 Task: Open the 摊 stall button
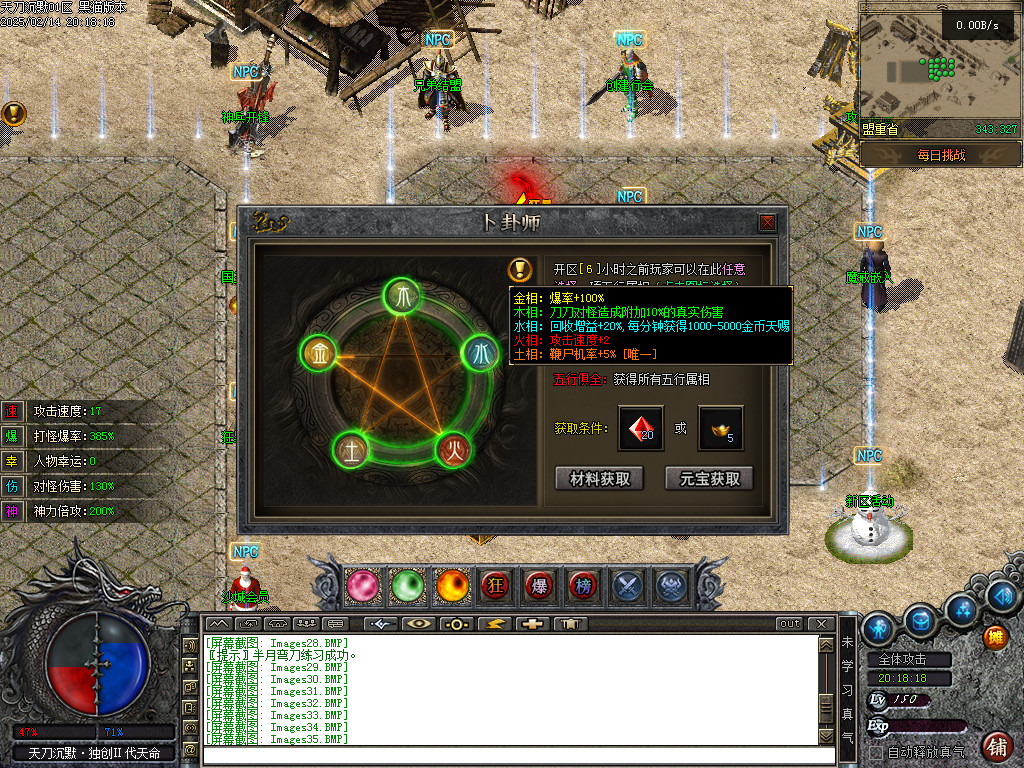click(x=995, y=636)
